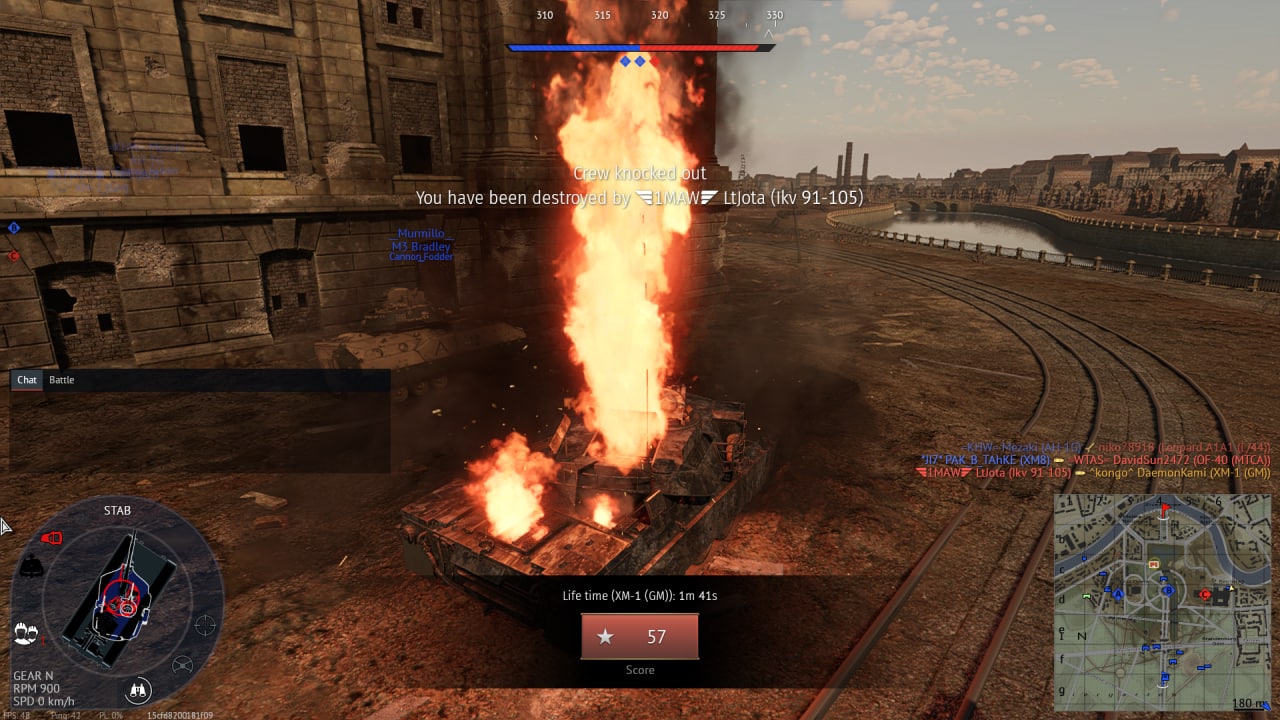This screenshot has height=720, width=1280.
Task: Click enemy-held point C on the minimap
Action: pos(1205,594)
